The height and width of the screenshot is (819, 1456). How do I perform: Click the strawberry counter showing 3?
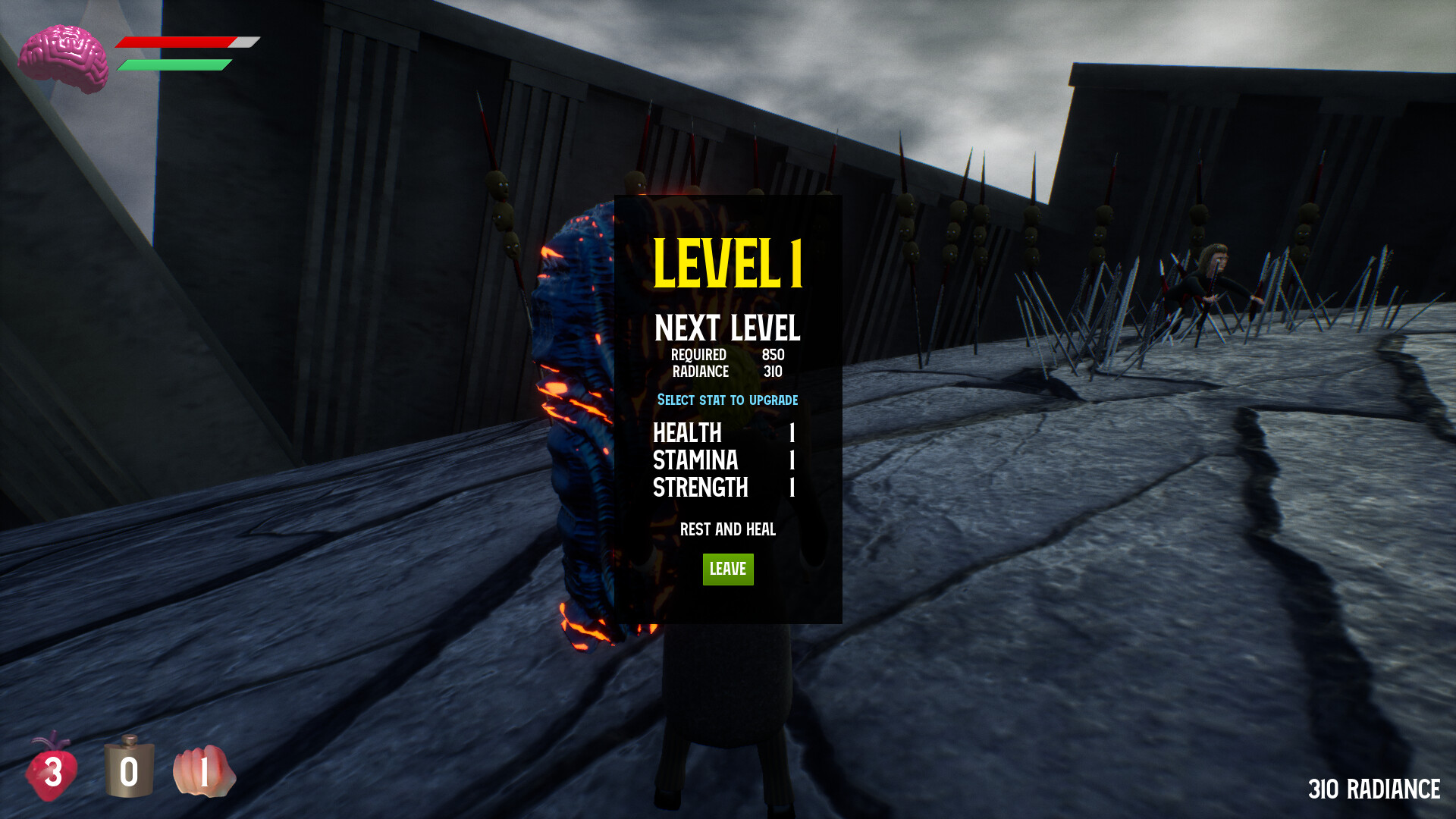[55, 773]
